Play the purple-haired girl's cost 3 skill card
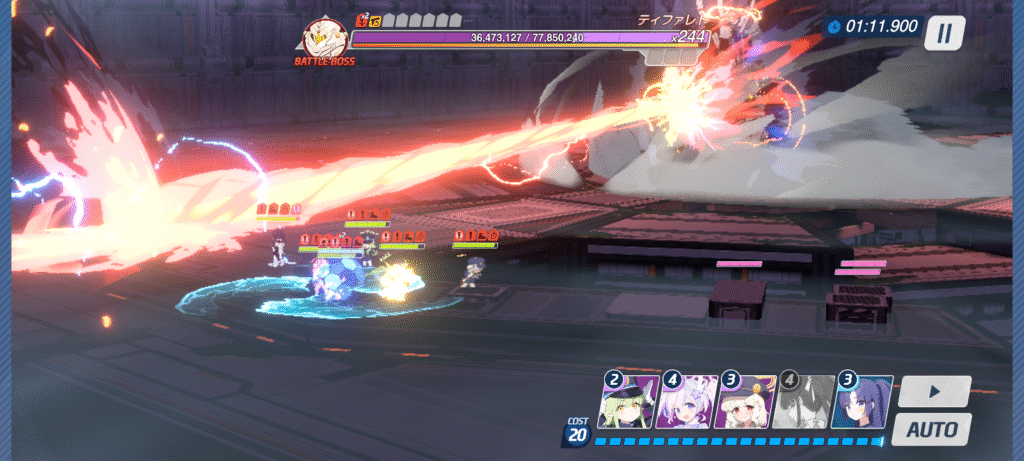The image size is (1024, 461). point(862,402)
